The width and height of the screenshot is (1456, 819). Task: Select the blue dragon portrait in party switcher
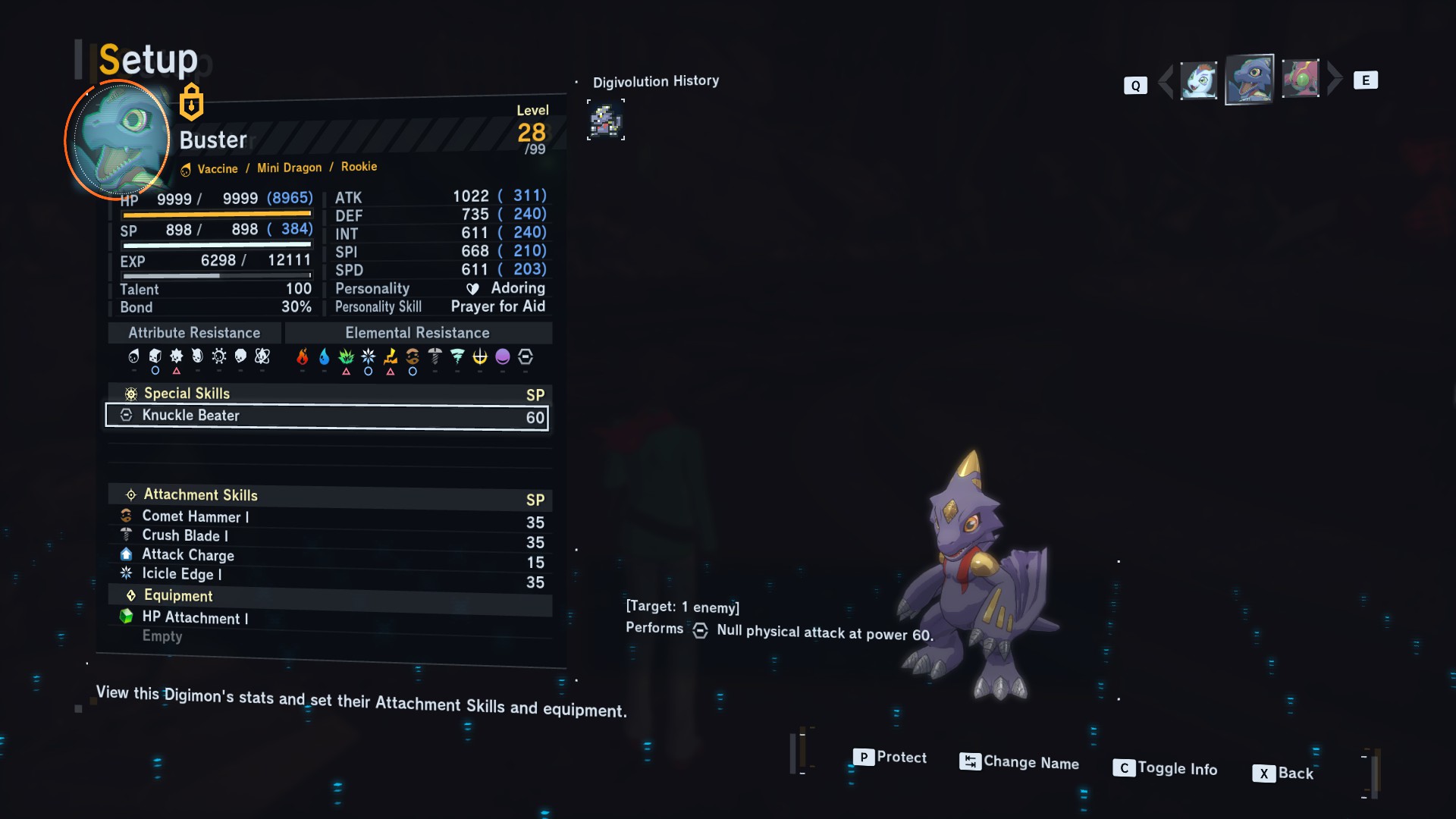(1249, 79)
